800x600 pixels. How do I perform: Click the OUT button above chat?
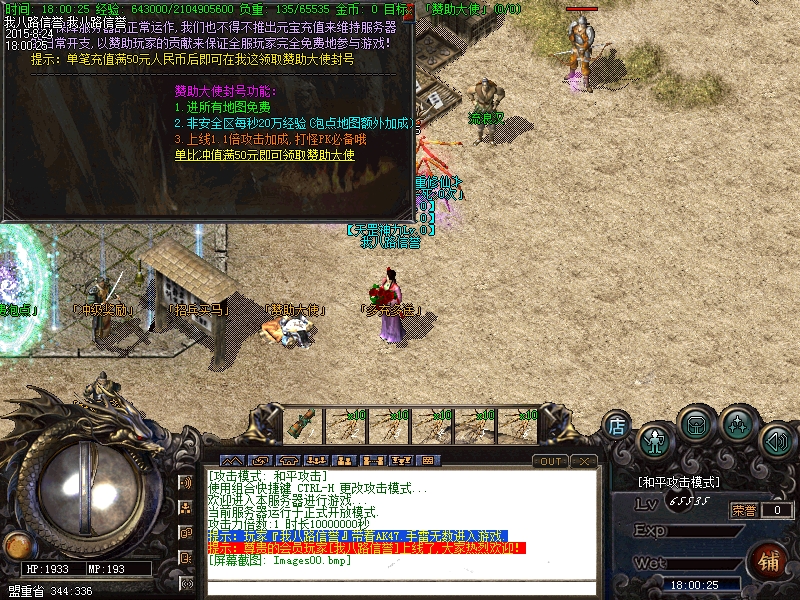551,461
